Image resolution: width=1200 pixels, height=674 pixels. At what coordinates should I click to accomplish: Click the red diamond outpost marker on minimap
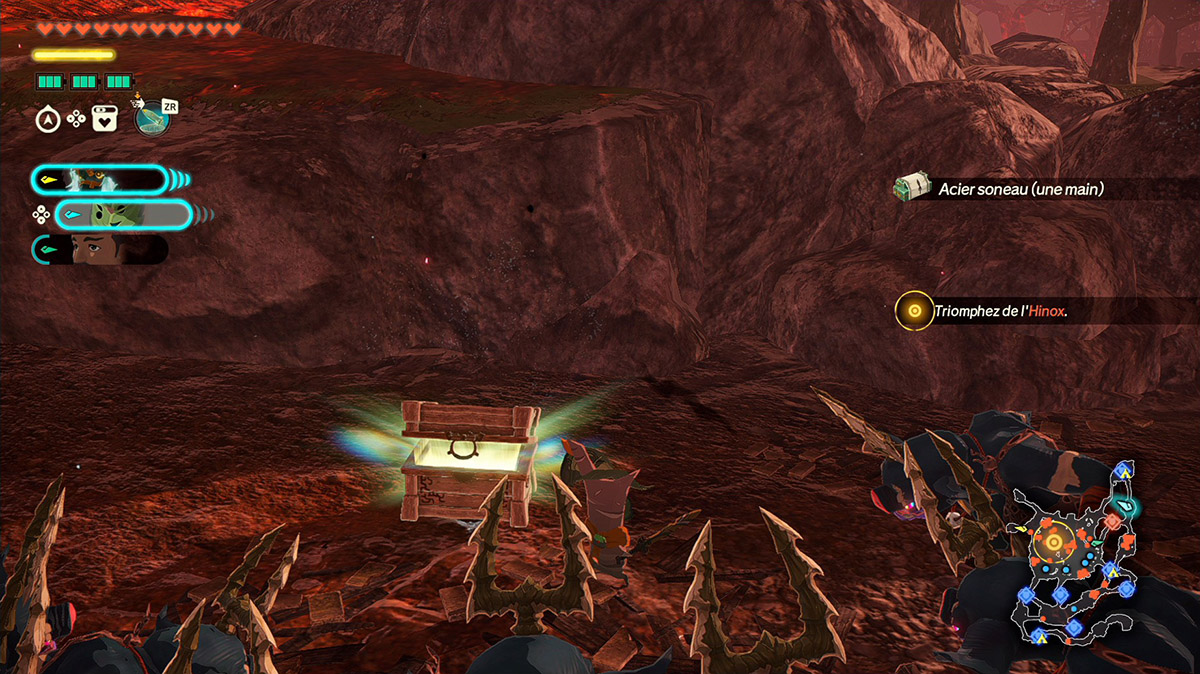pos(1113,523)
